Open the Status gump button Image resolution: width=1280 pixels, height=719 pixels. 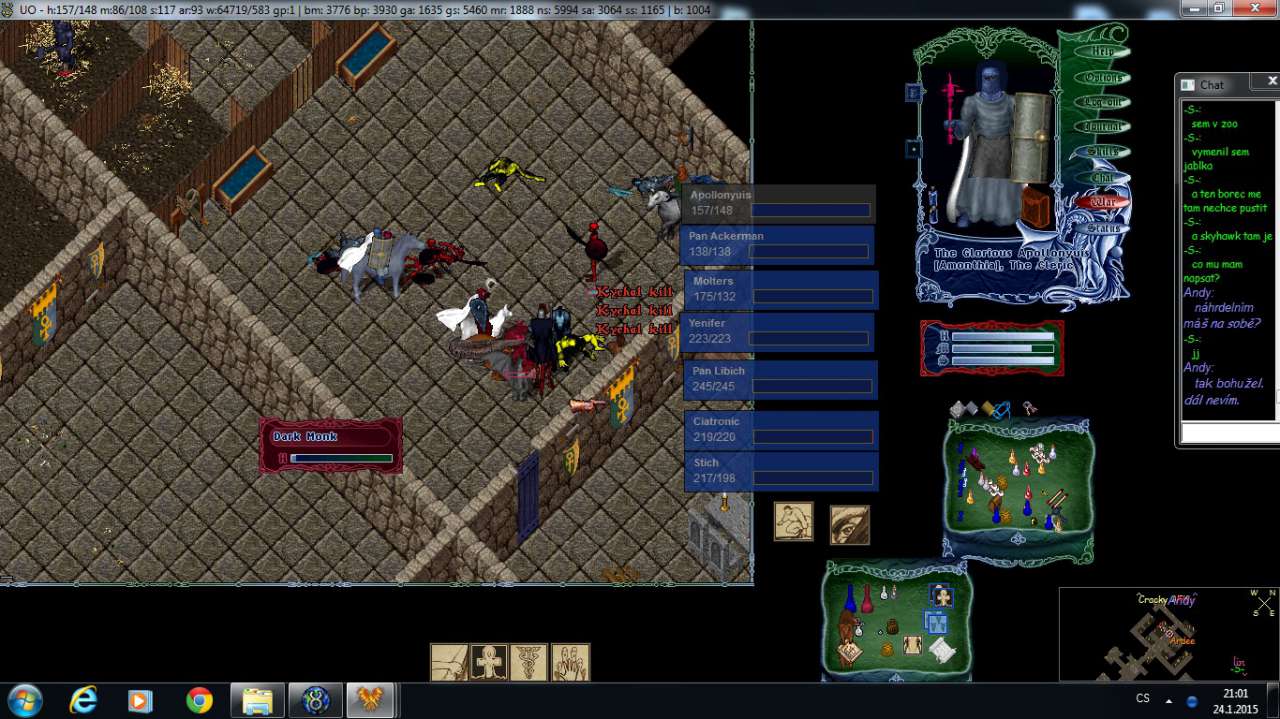(x=1103, y=228)
